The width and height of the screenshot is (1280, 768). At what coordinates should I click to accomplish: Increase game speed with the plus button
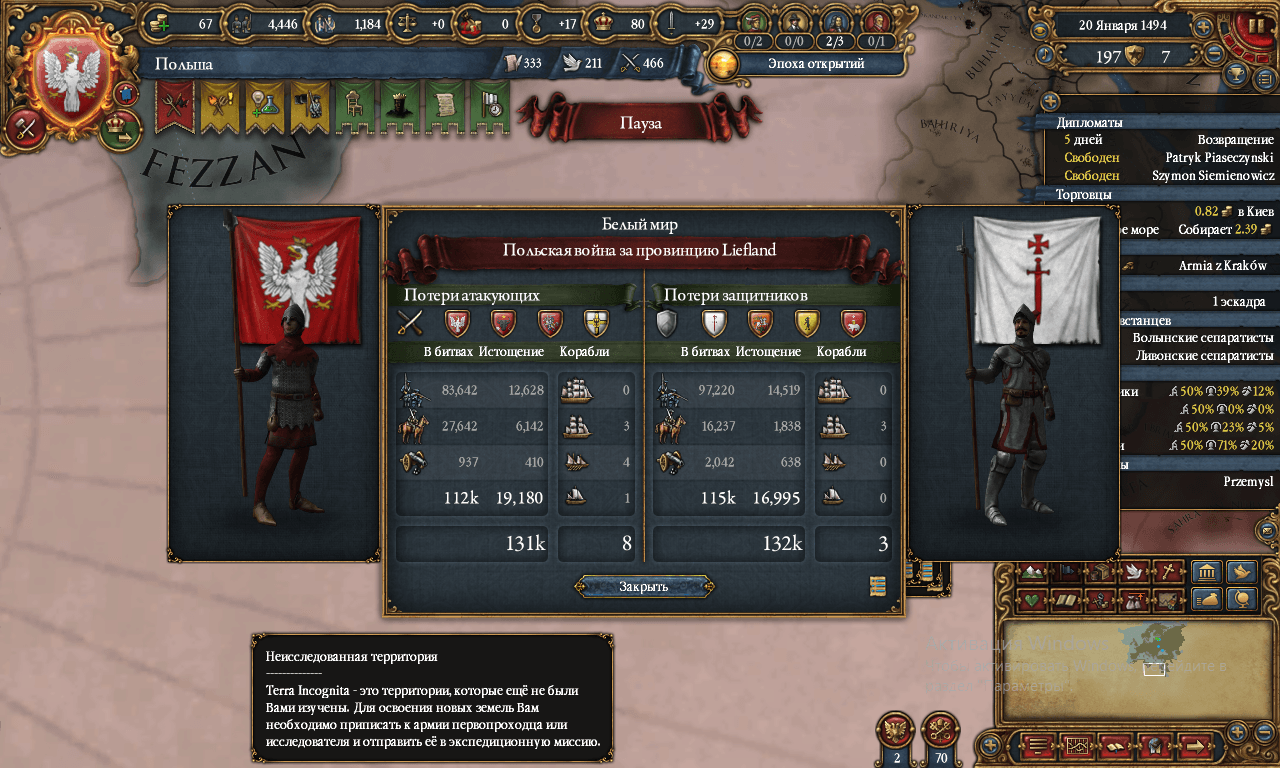[x=1204, y=27]
